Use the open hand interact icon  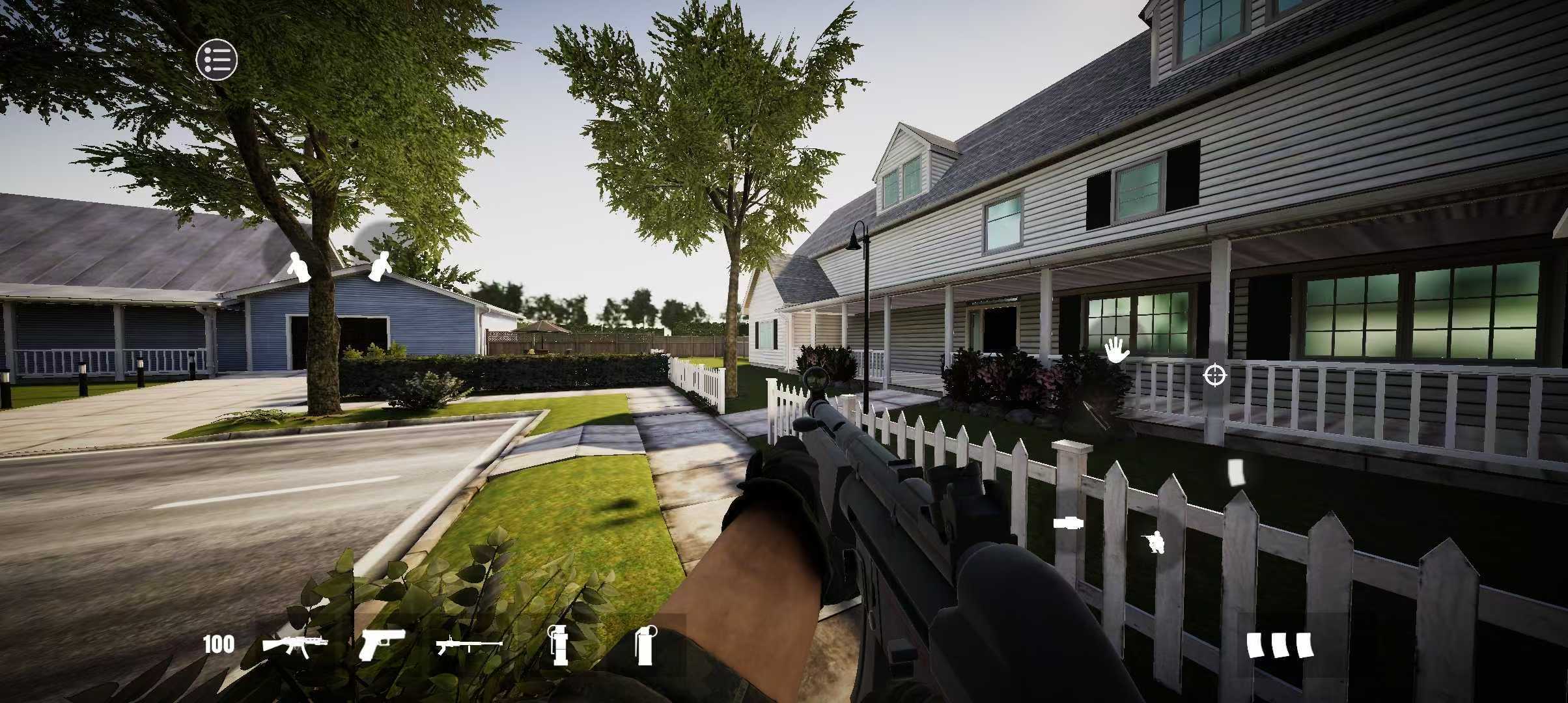click(x=1116, y=350)
